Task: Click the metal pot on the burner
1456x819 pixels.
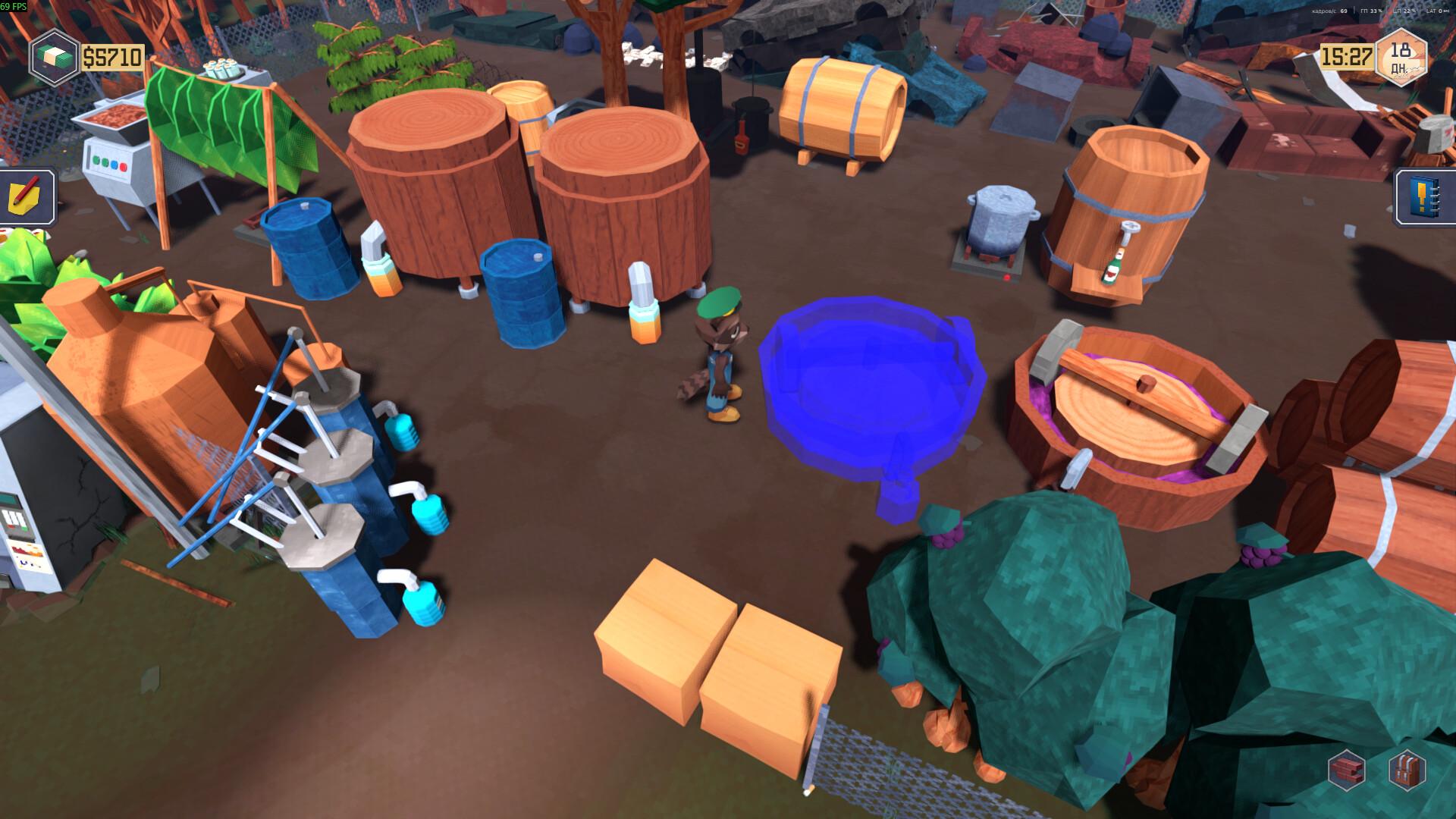Action: coord(999,220)
